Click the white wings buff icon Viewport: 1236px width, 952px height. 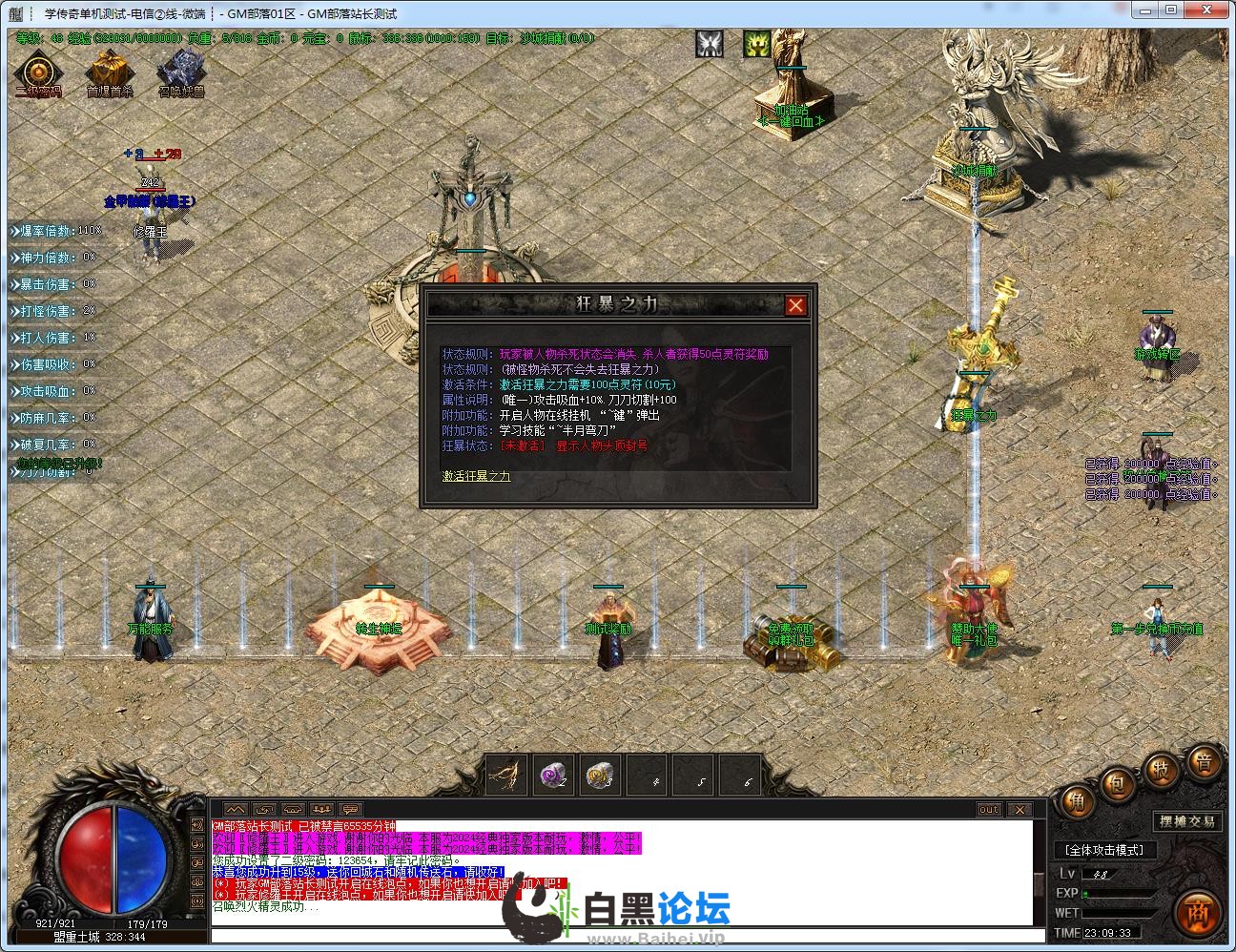point(709,44)
